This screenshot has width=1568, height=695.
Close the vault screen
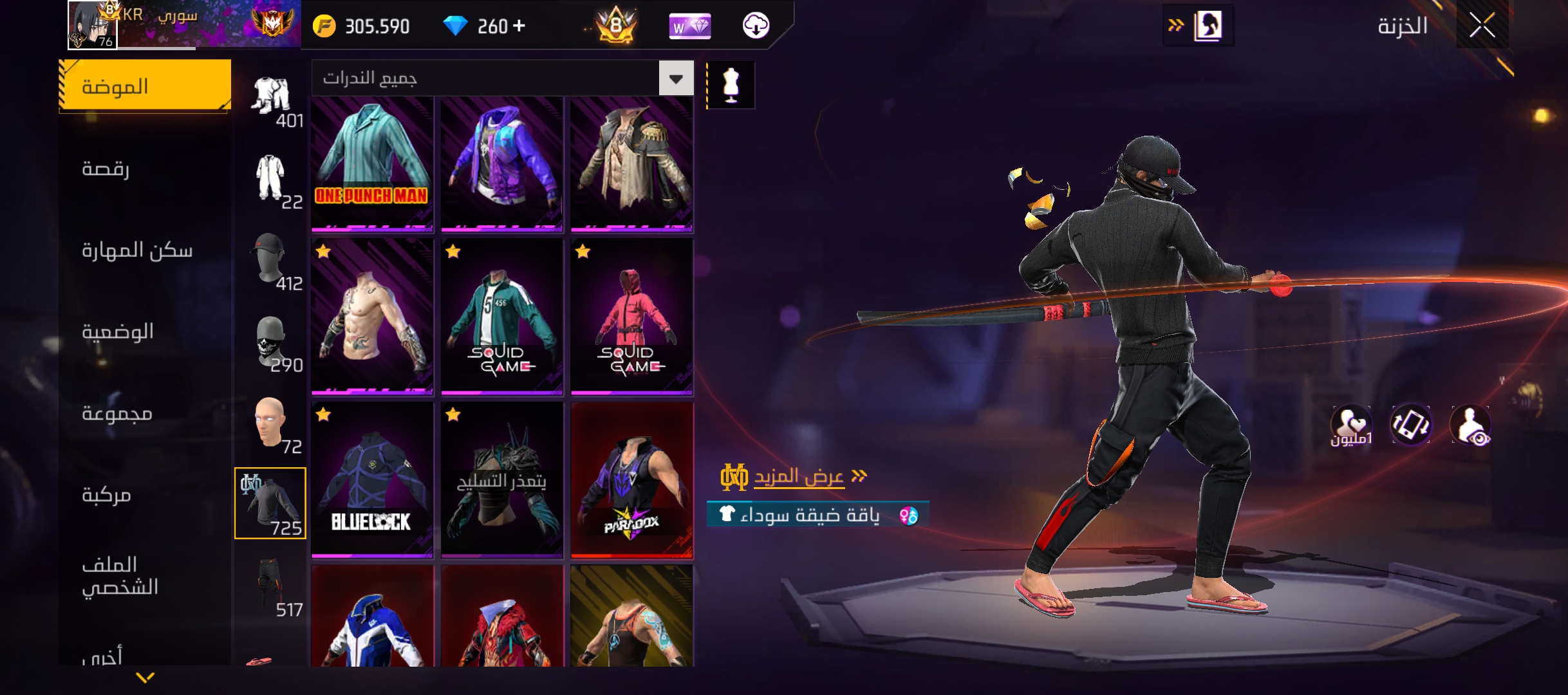coord(1482,26)
